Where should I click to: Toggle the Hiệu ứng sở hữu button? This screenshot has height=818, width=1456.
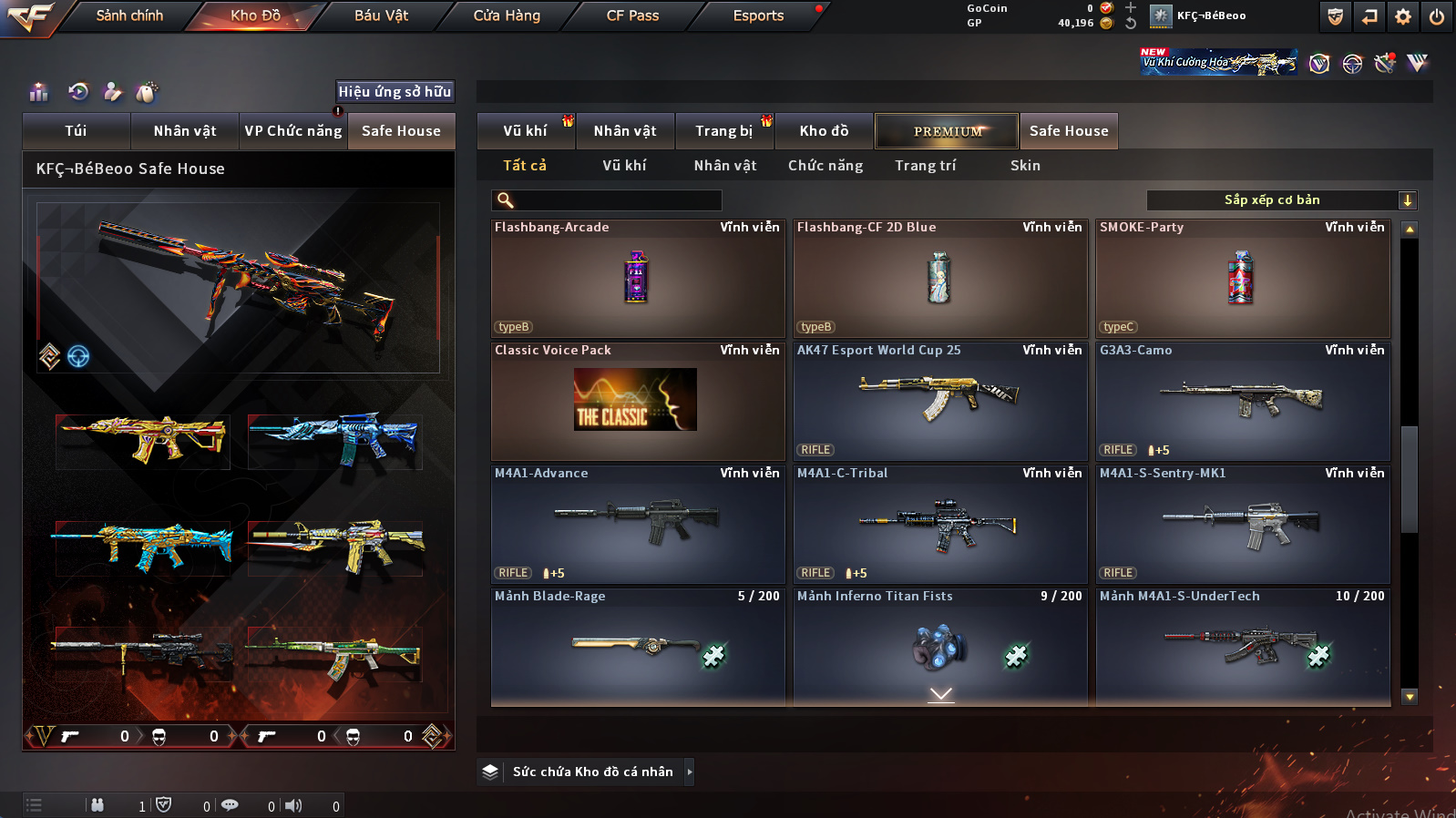(x=395, y=92)
